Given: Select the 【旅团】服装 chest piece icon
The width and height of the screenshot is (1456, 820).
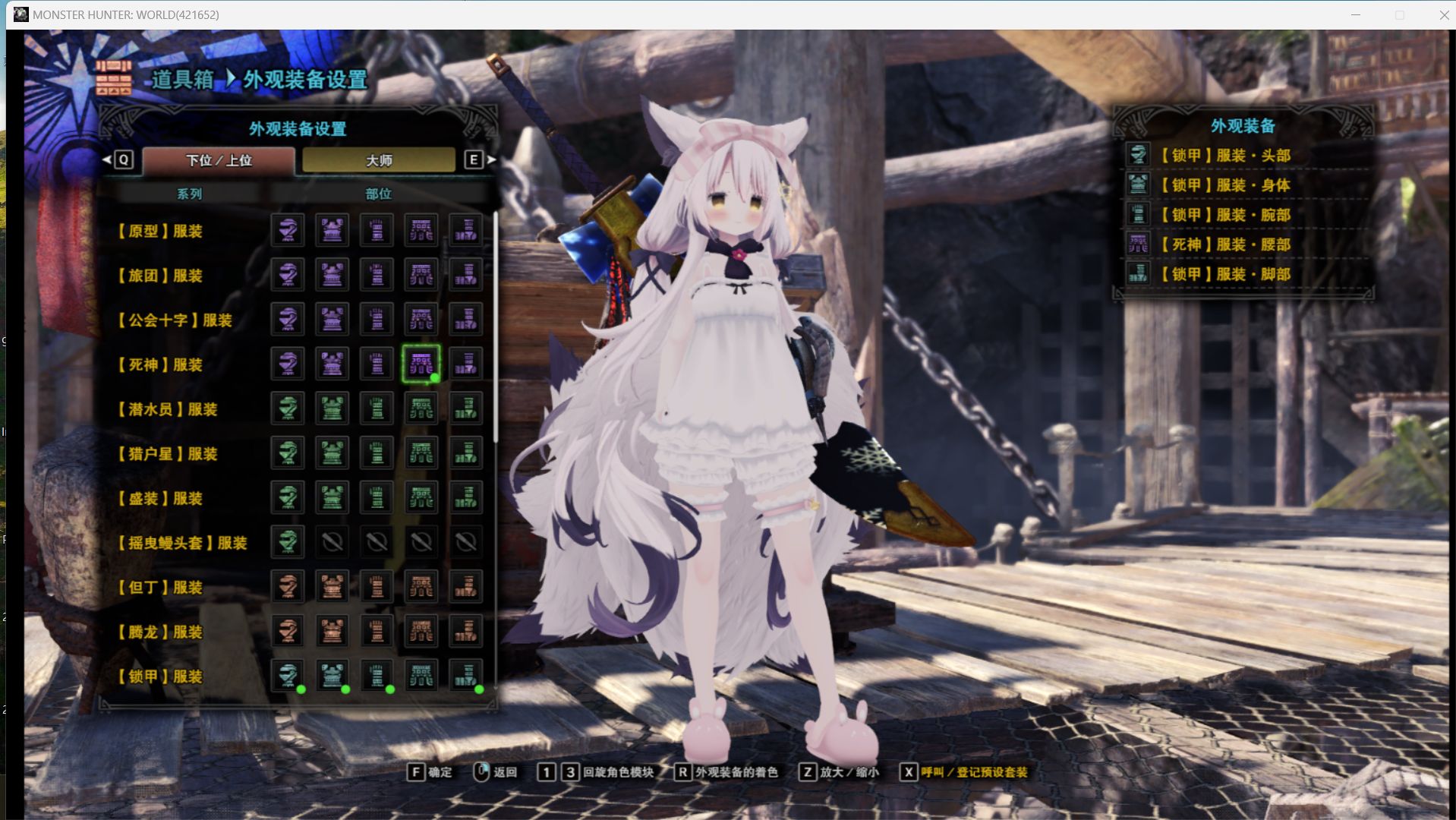Looking at the screenshot, I should tap(332, 275).
